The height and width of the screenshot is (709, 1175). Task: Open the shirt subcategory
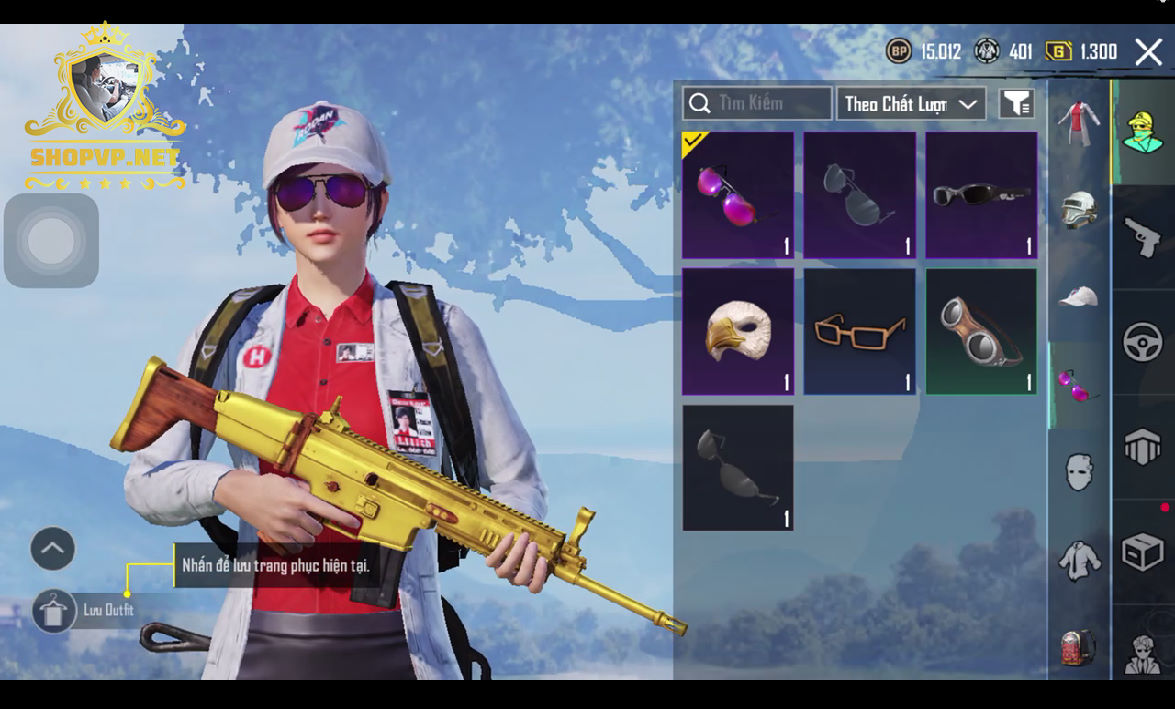point(1079,560)
